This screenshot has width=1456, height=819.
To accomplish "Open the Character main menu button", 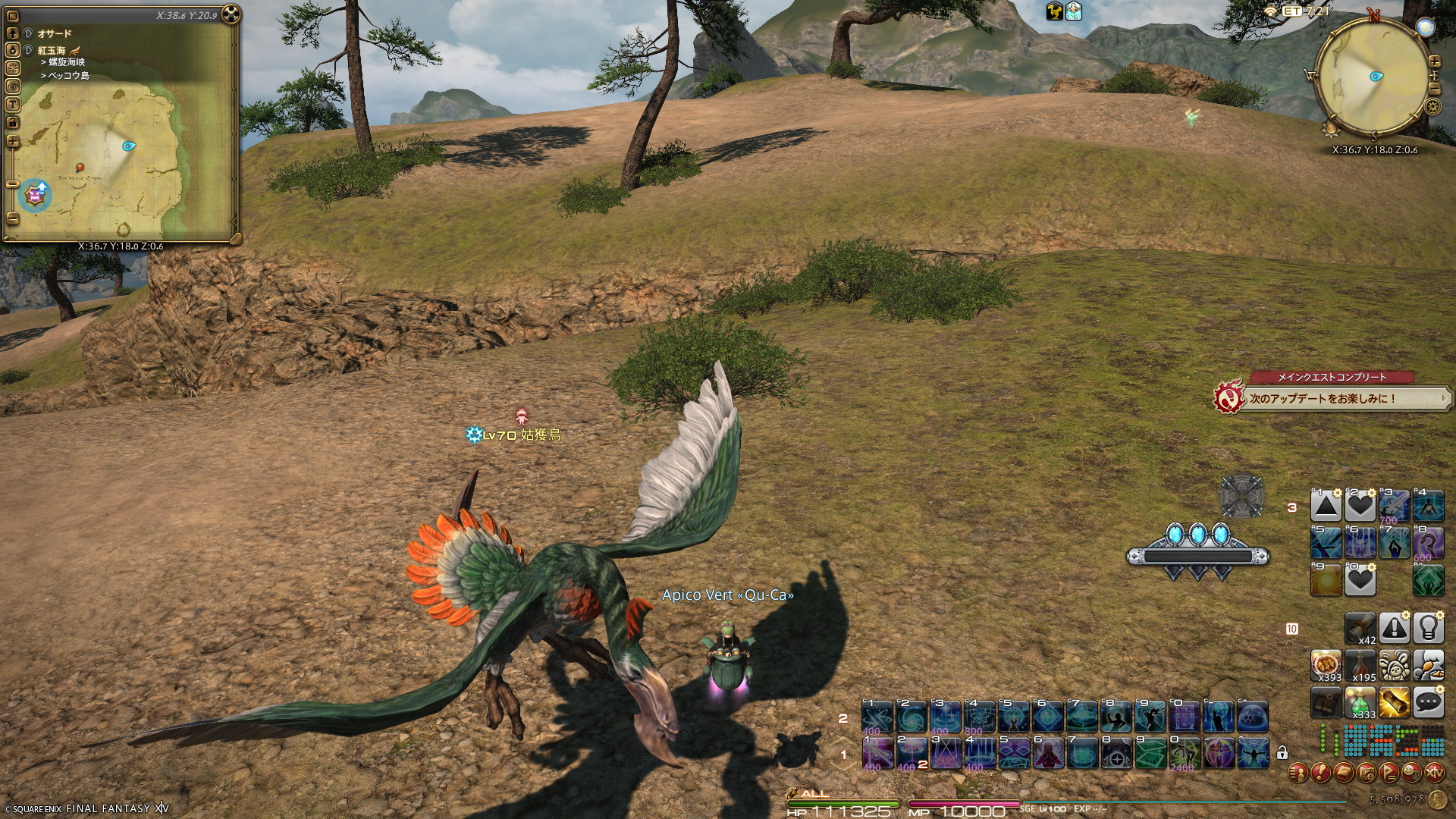I will pyautogui.click(x=1298, y=773).
